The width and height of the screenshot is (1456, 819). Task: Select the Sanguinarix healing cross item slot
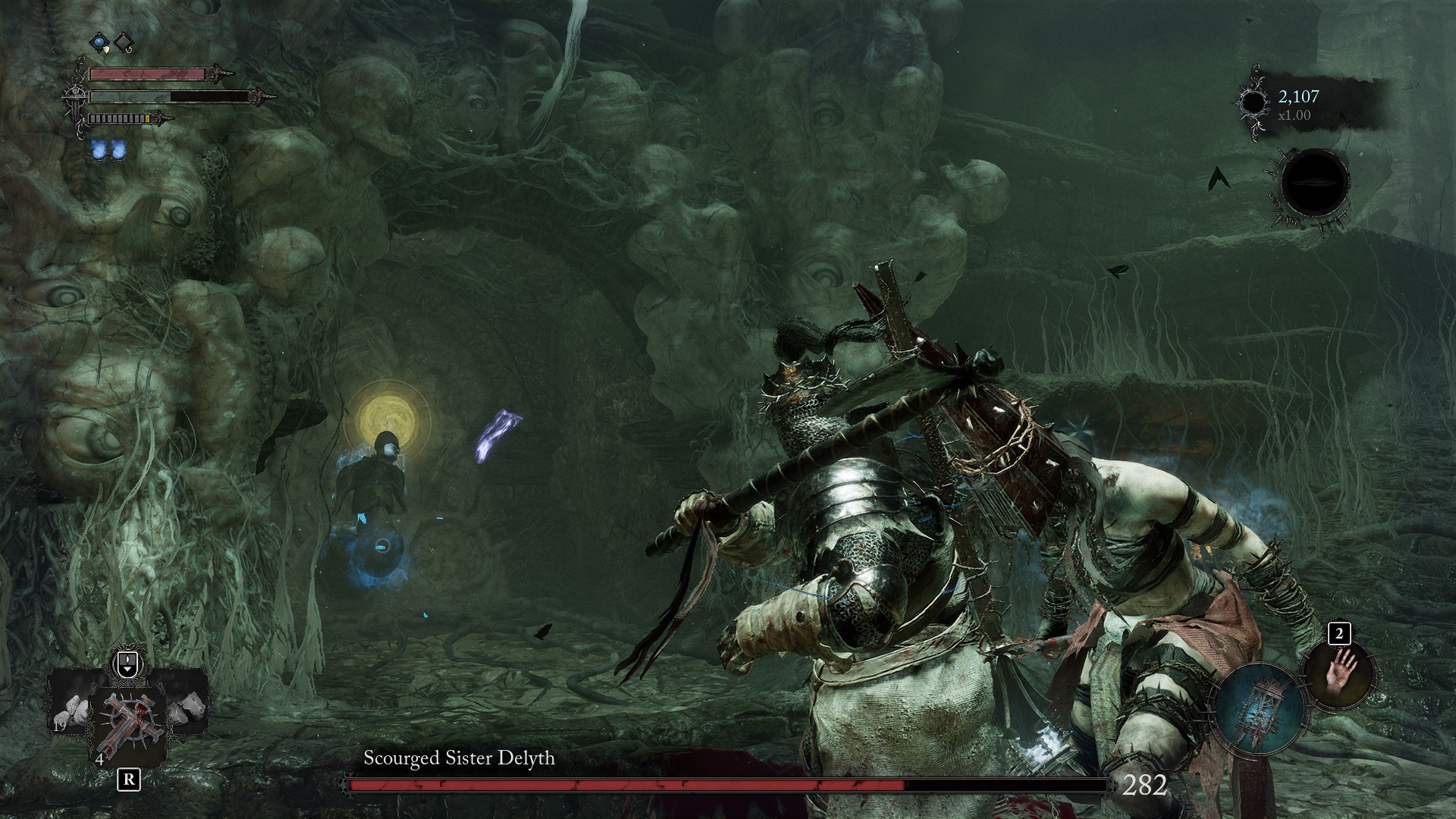click(x=127, y=725)
